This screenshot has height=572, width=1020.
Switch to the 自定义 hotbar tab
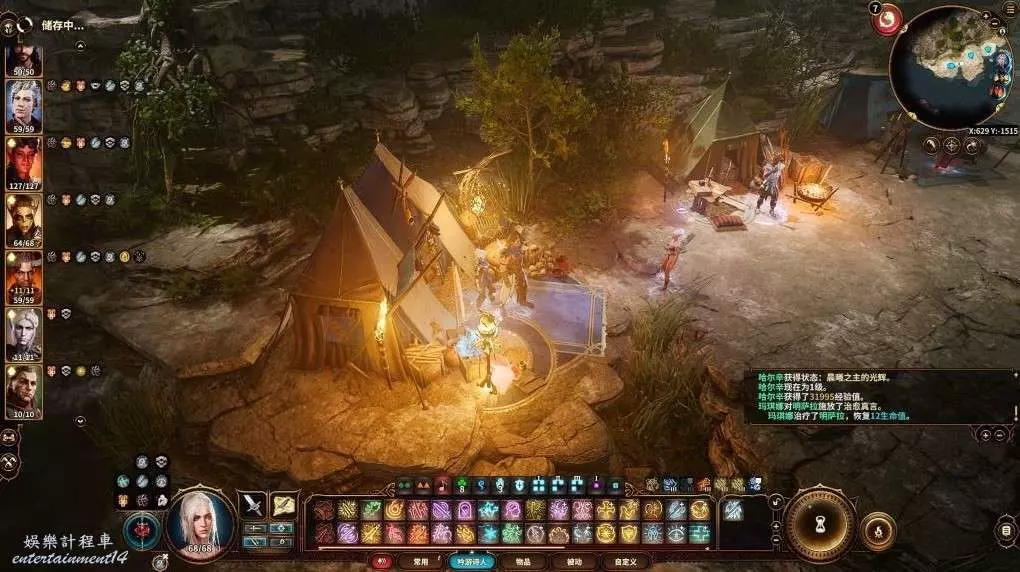coord(626,562)
